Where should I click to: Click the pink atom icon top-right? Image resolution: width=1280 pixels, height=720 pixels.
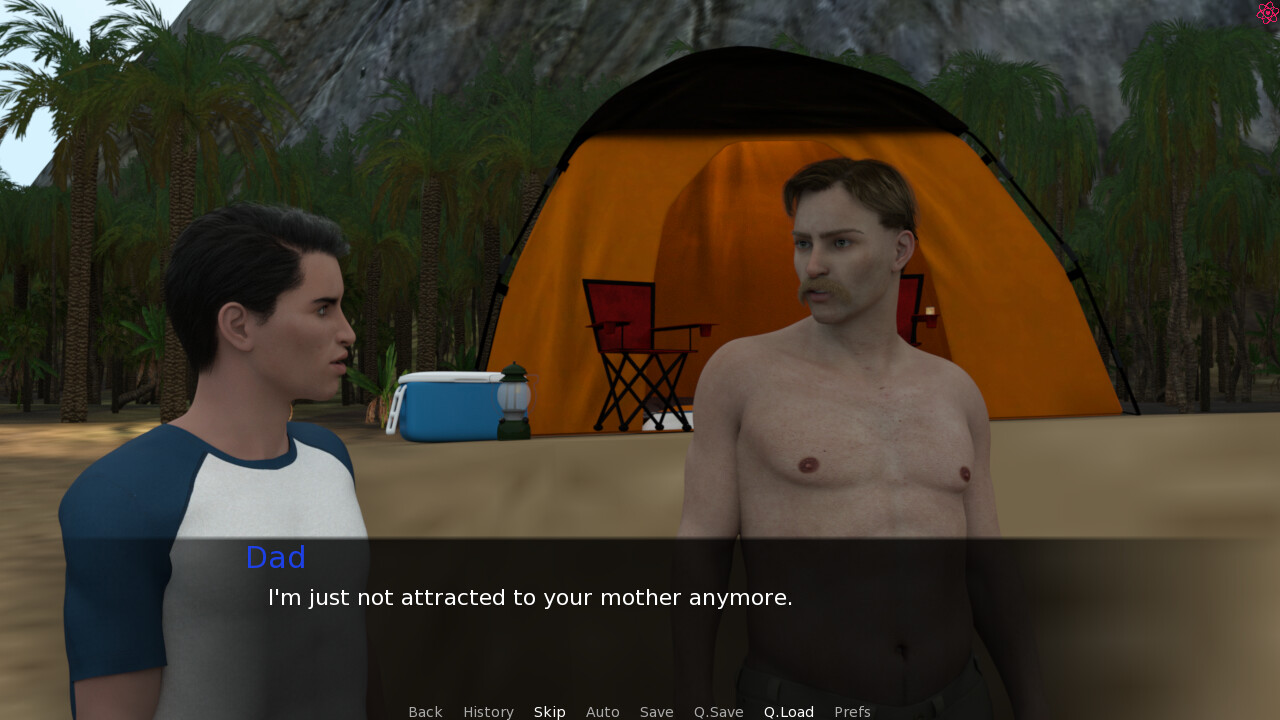pyautogui.click(x=1266, y=12)
